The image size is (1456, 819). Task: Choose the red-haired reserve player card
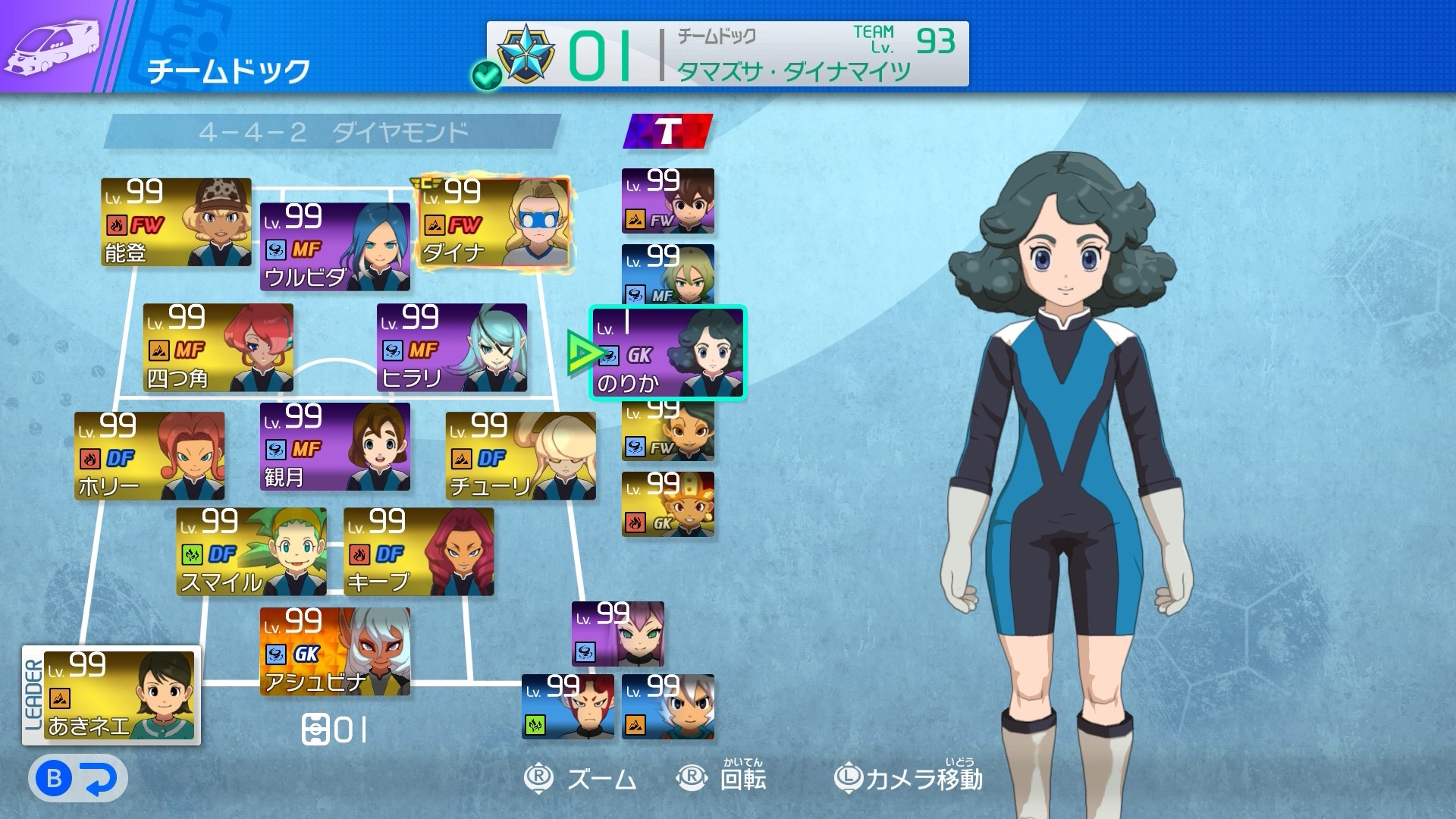click(x=568, y=707)
